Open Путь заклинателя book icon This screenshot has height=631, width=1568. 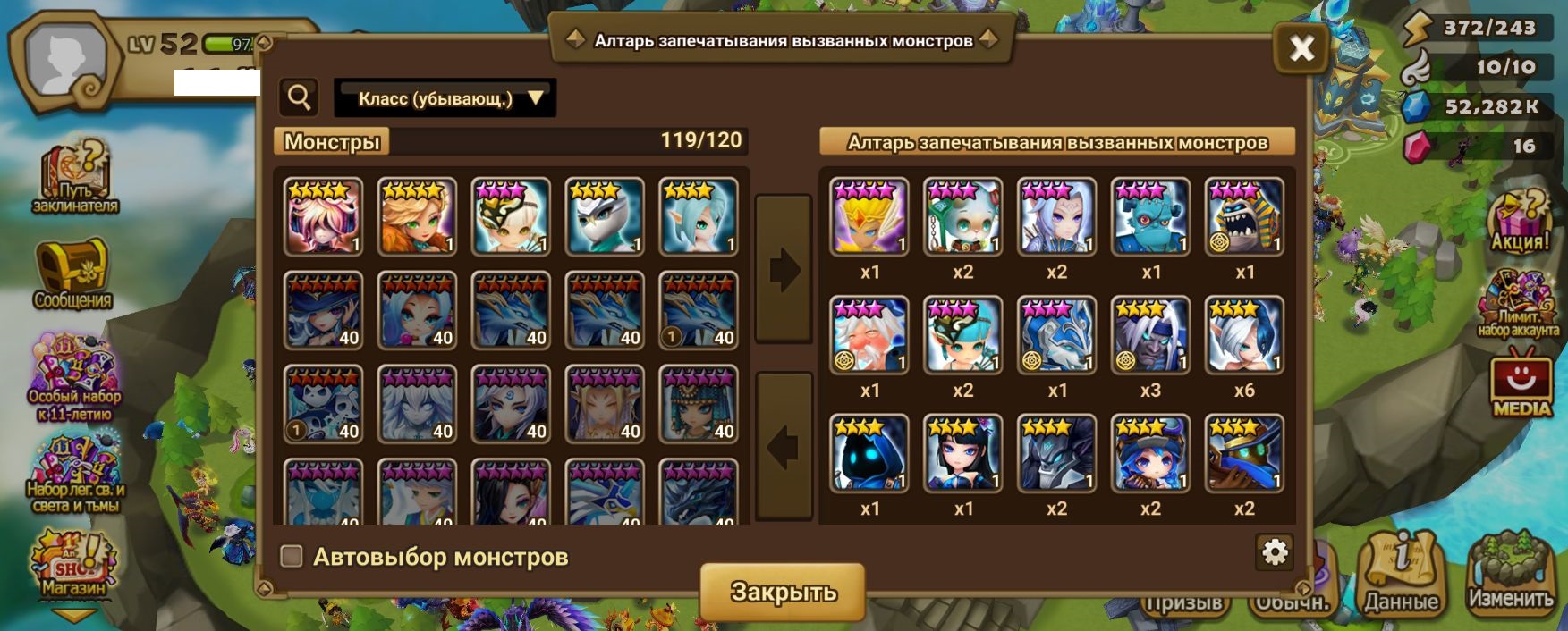click(75, 177)
